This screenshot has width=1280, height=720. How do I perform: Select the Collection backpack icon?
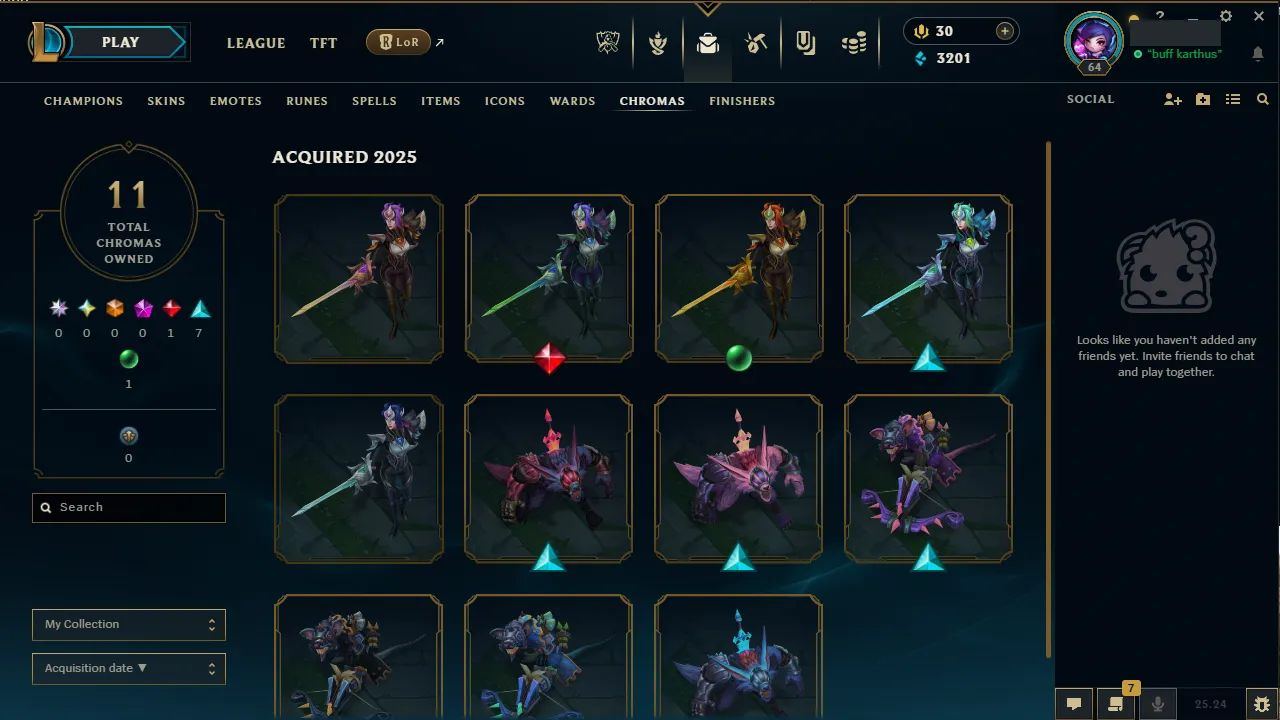pos(708,42)
